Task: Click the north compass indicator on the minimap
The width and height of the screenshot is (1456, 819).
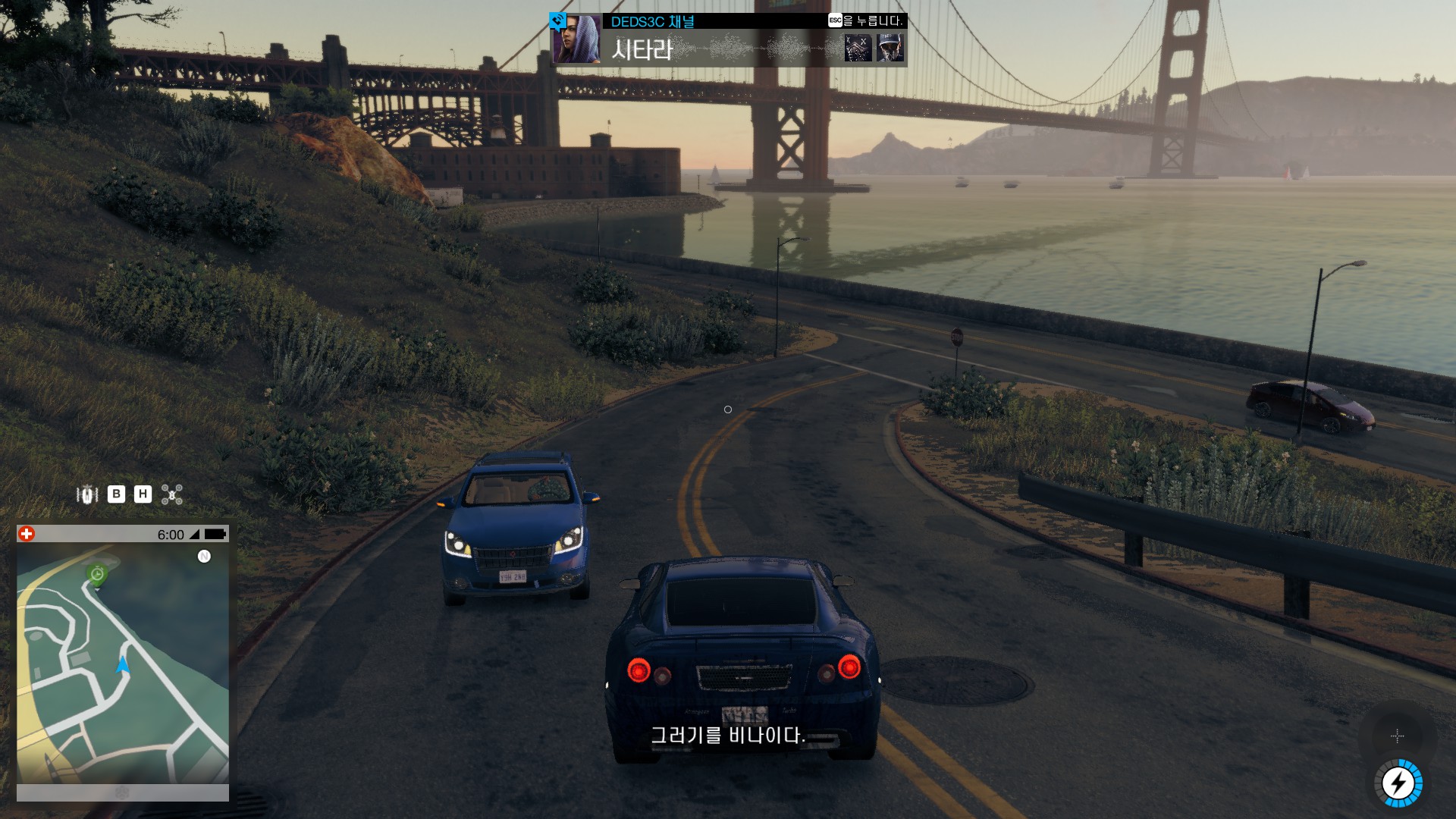Action: point(204,557)
